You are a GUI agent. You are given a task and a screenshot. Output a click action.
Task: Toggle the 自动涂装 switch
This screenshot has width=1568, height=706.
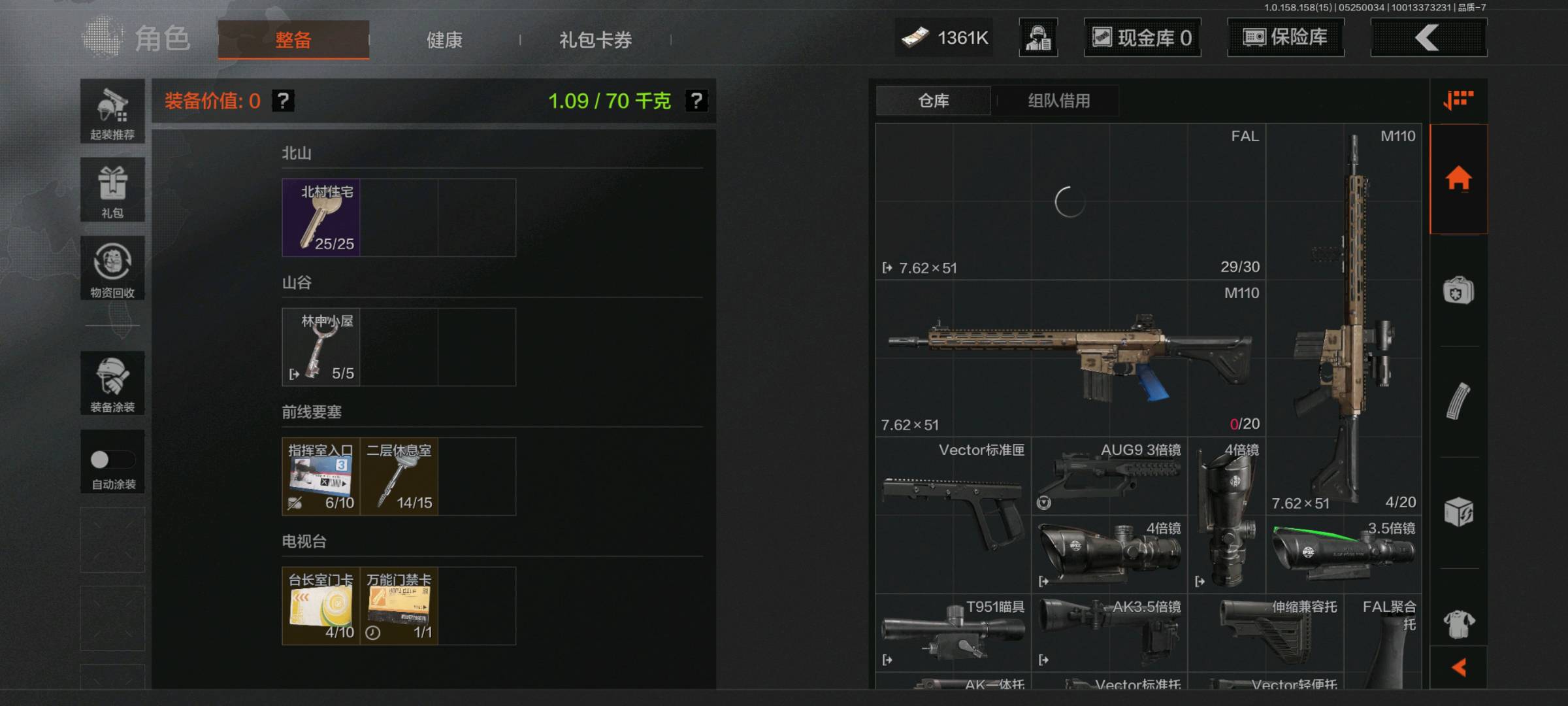tap(112, 460)
